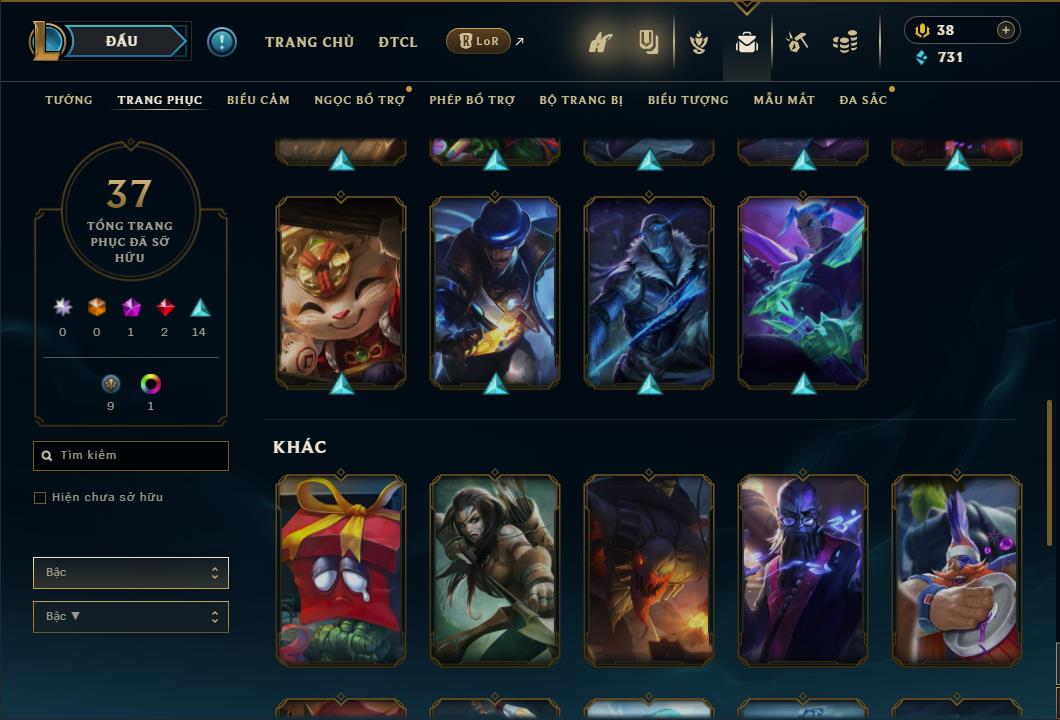
Task: Click the ĐẤU play button
Action: pyautogui.click(x=121, y=41)
